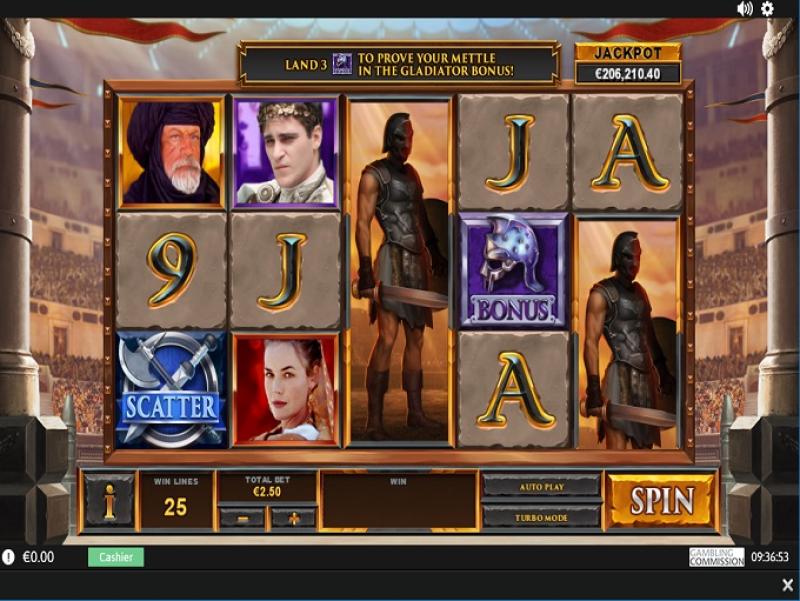Decrease total bet with minus button
This screenshot has width=800, height=601.
242,518
